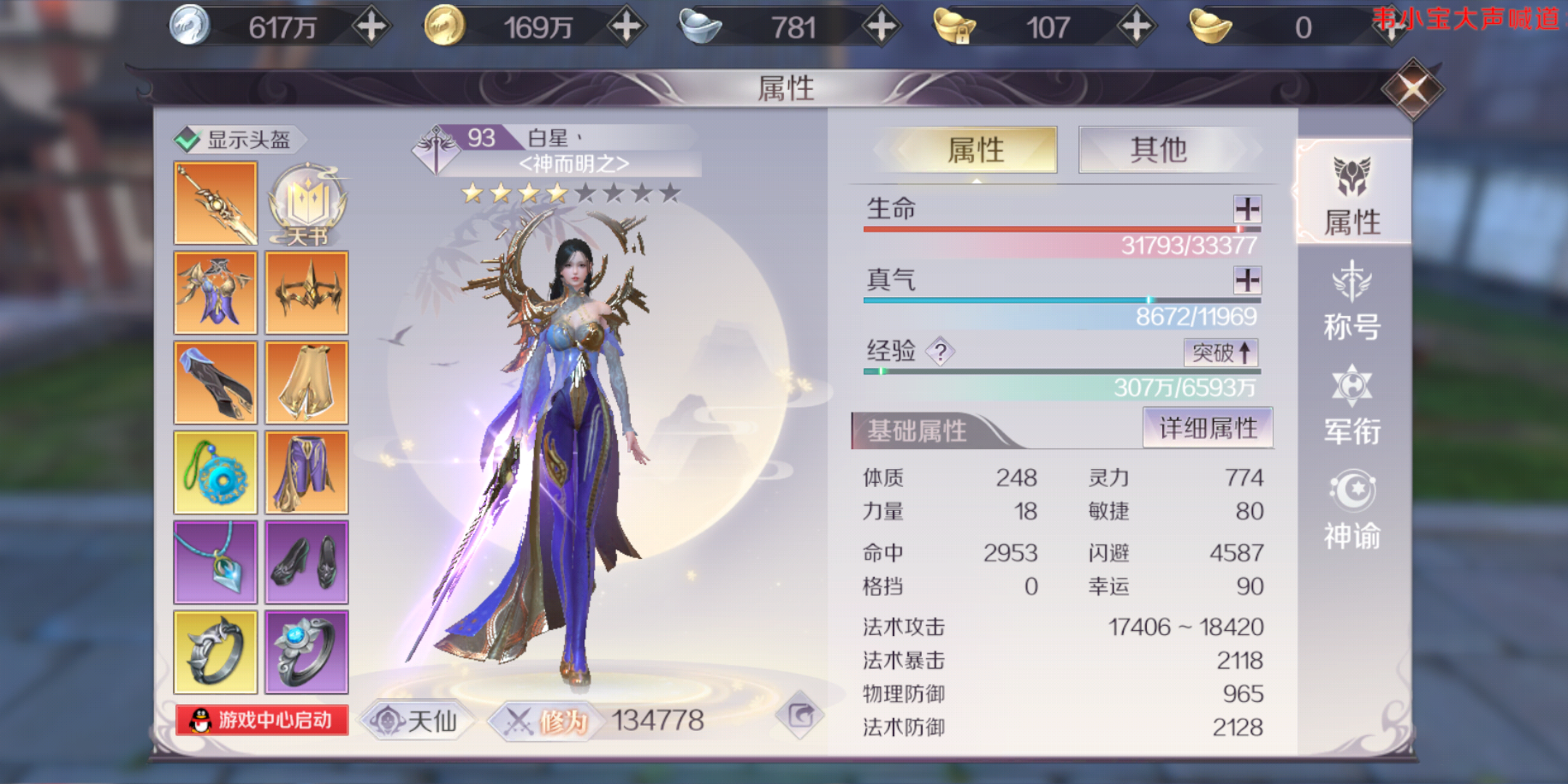Select the shoes equipment slot
The image size is (1568, 784).
click(308, 561)
